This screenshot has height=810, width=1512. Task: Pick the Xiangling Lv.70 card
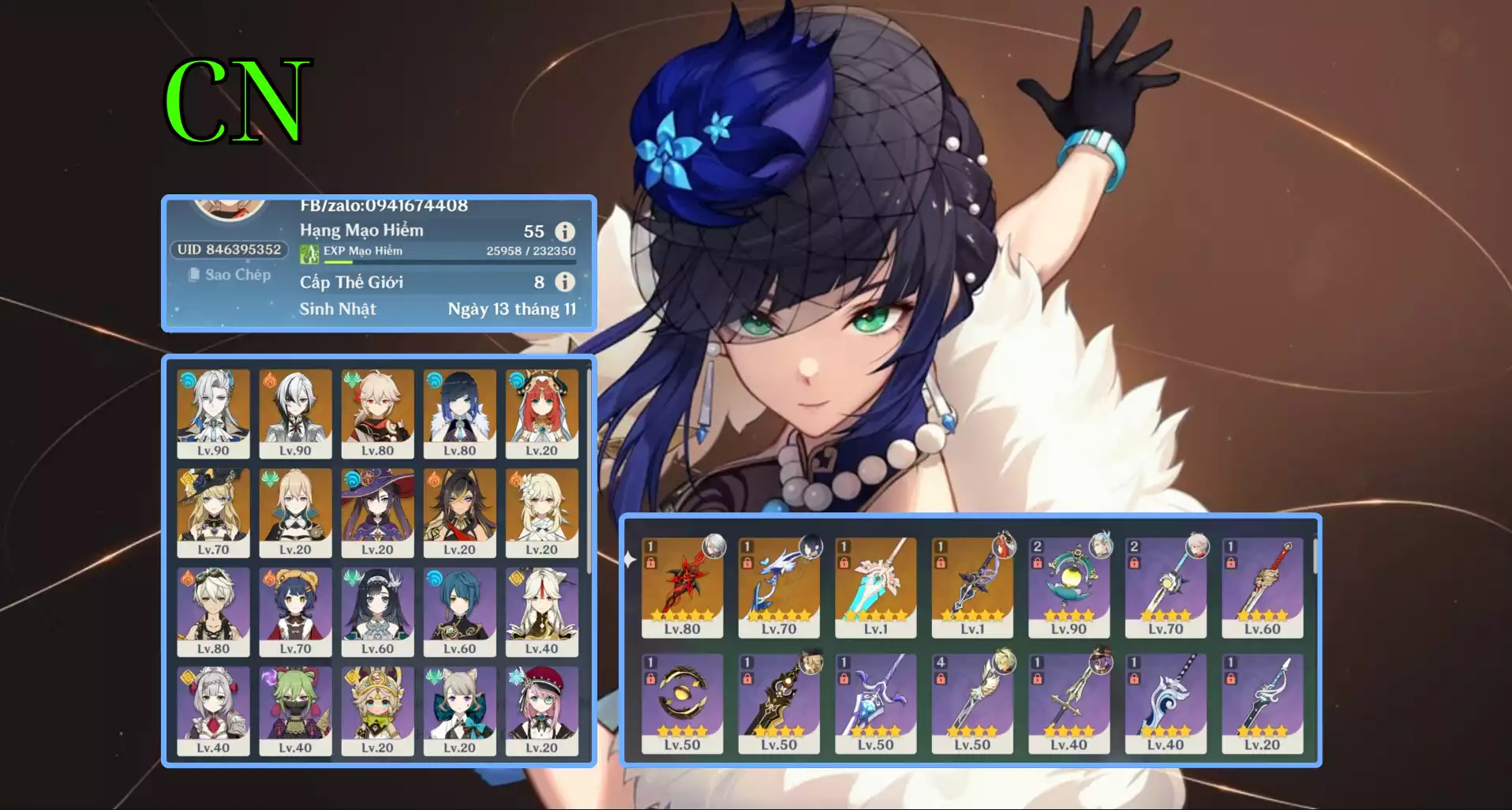[295, 612]
